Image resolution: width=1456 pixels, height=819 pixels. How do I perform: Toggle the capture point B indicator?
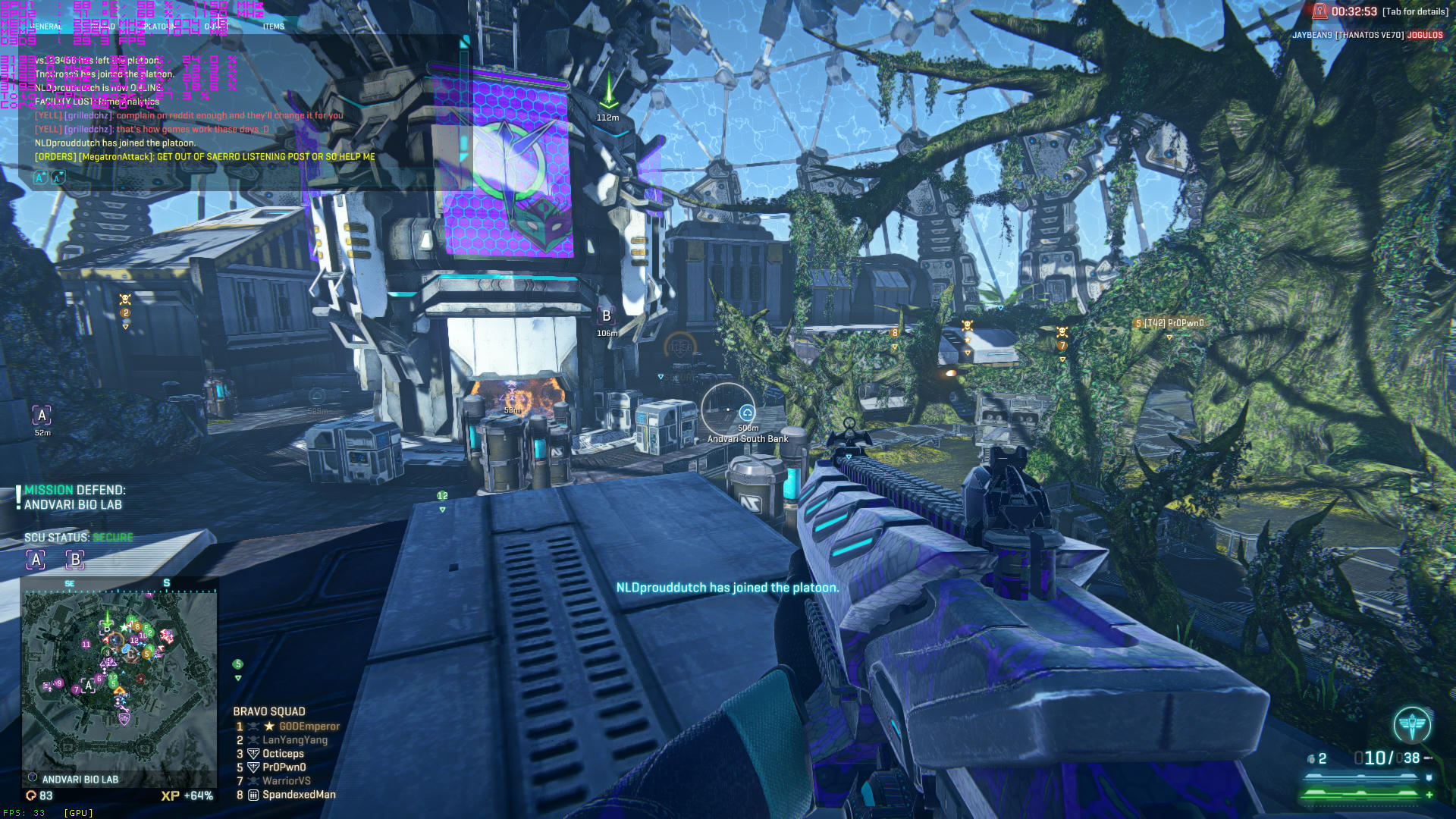pyautogui.click(x=74, y=560)
